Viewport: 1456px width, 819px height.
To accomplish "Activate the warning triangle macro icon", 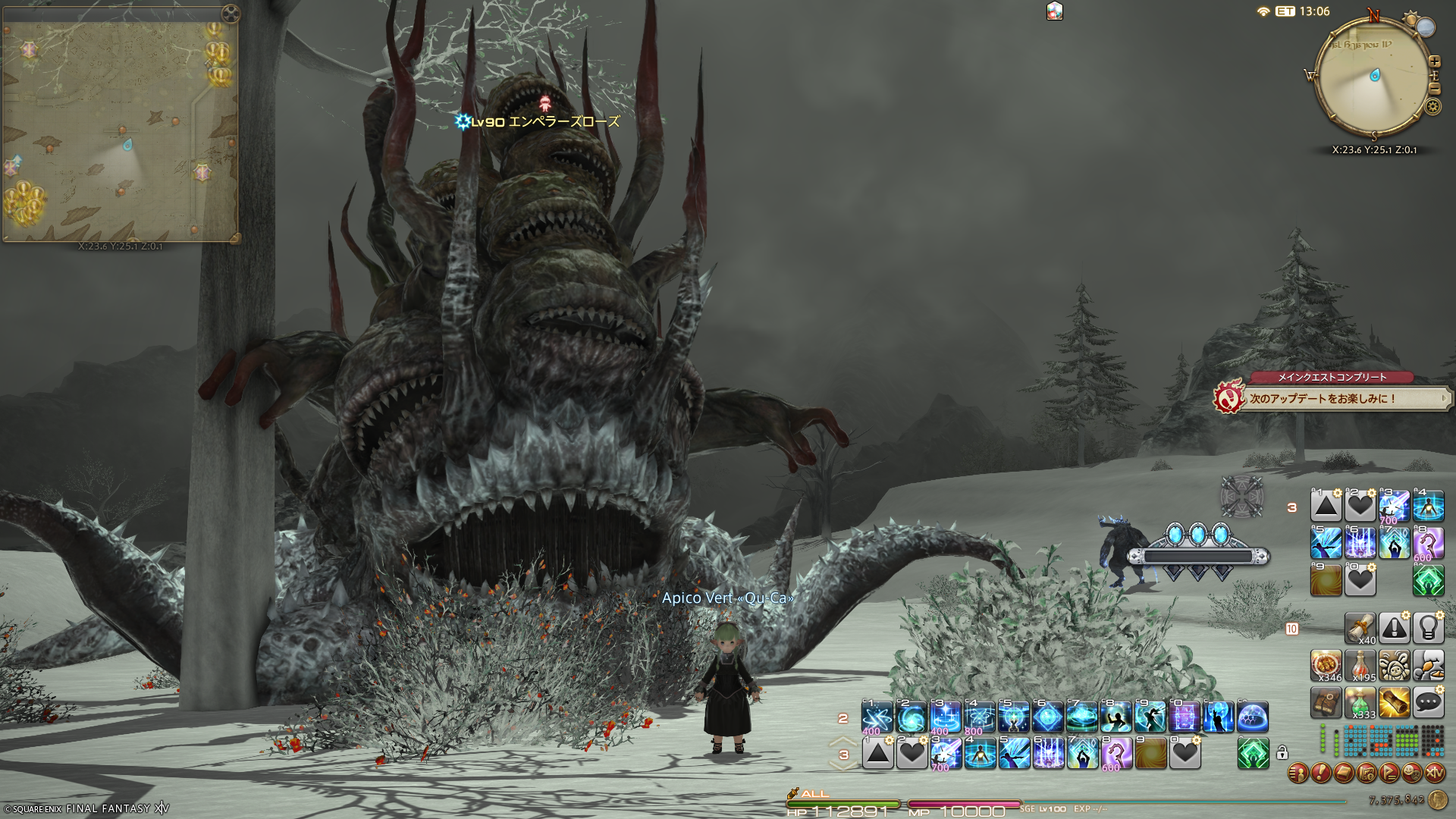I will tap(1394, 628).
